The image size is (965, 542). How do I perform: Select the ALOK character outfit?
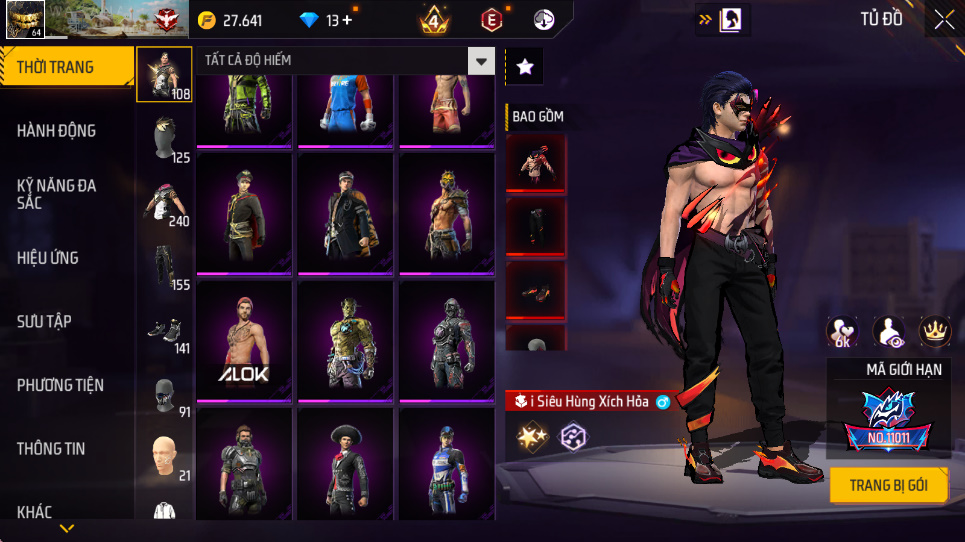(244, 343)
